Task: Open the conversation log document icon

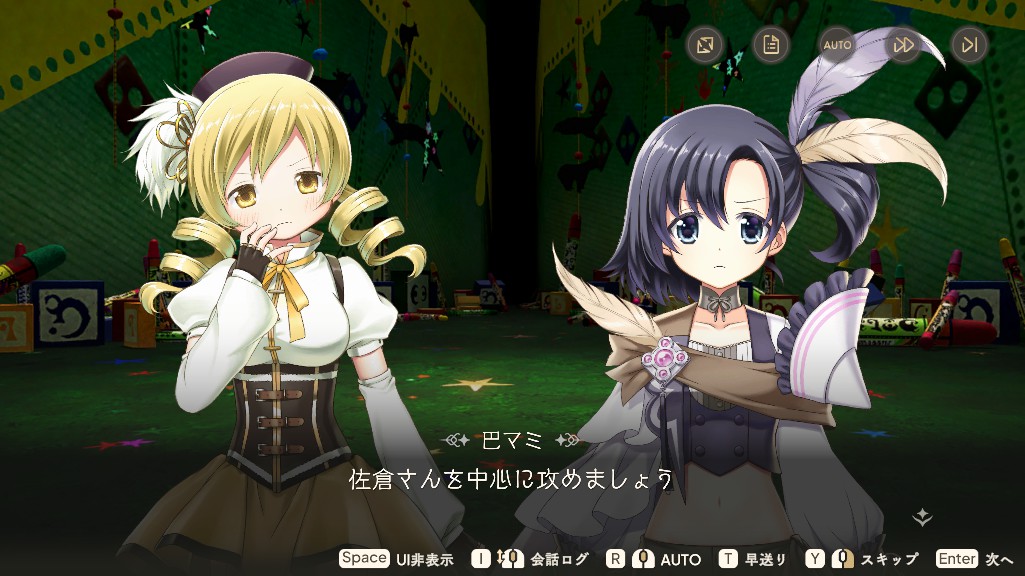Action: click(771, 45)
